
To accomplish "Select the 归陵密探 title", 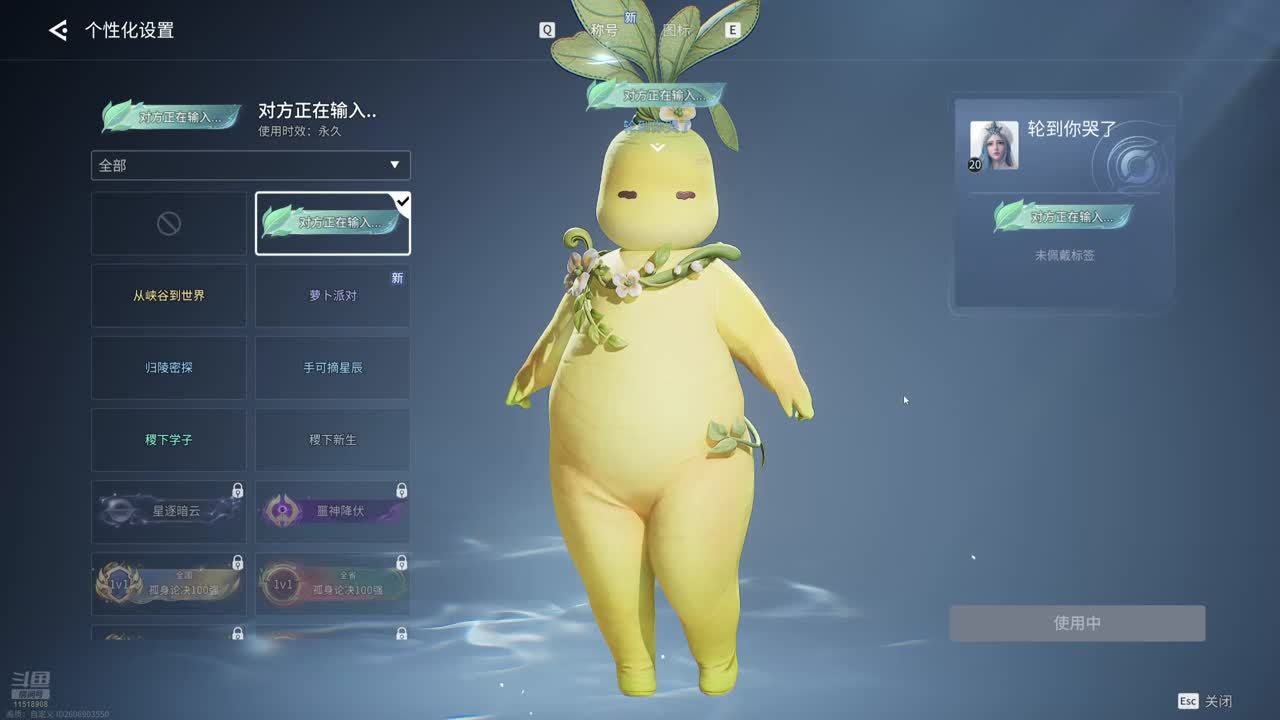I will (169, 368).
